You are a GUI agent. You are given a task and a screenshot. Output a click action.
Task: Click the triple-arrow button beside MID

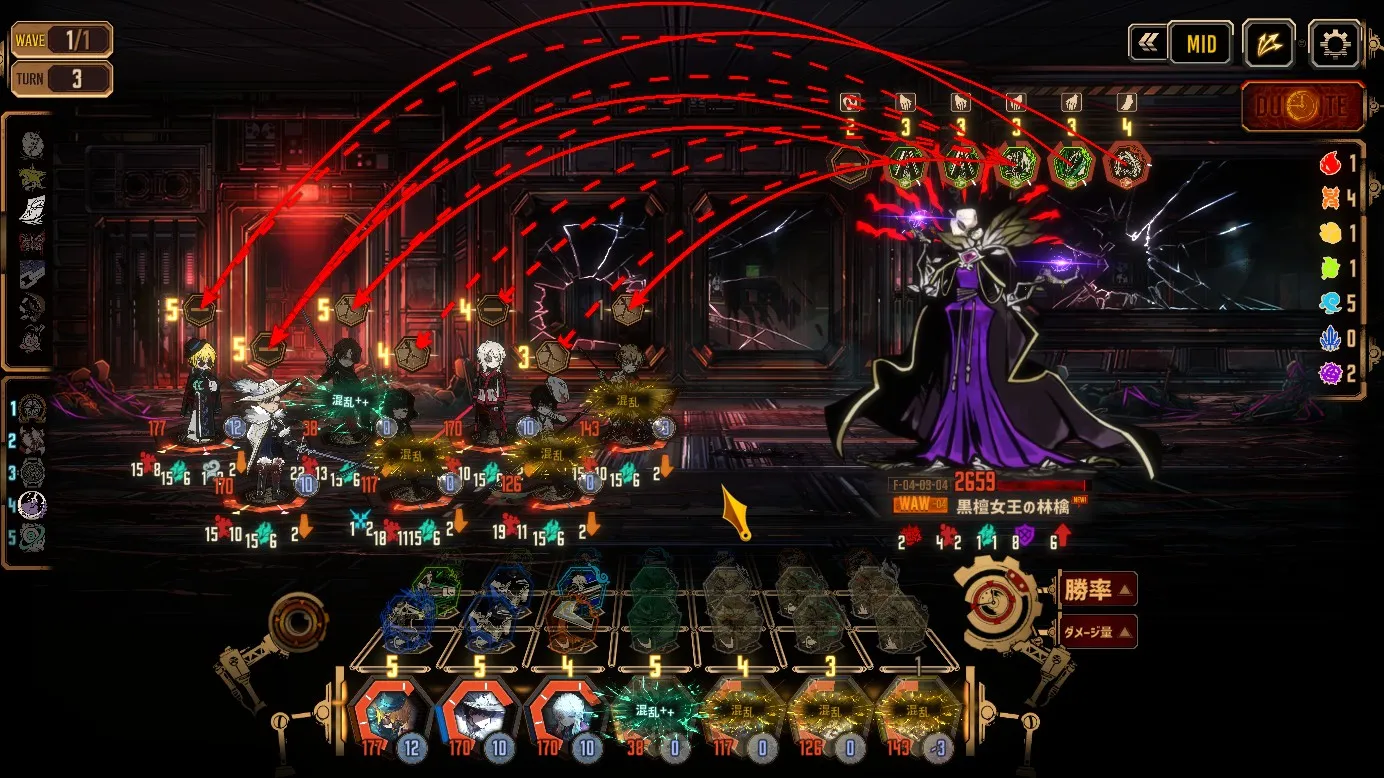click(x=1269, y=44)
